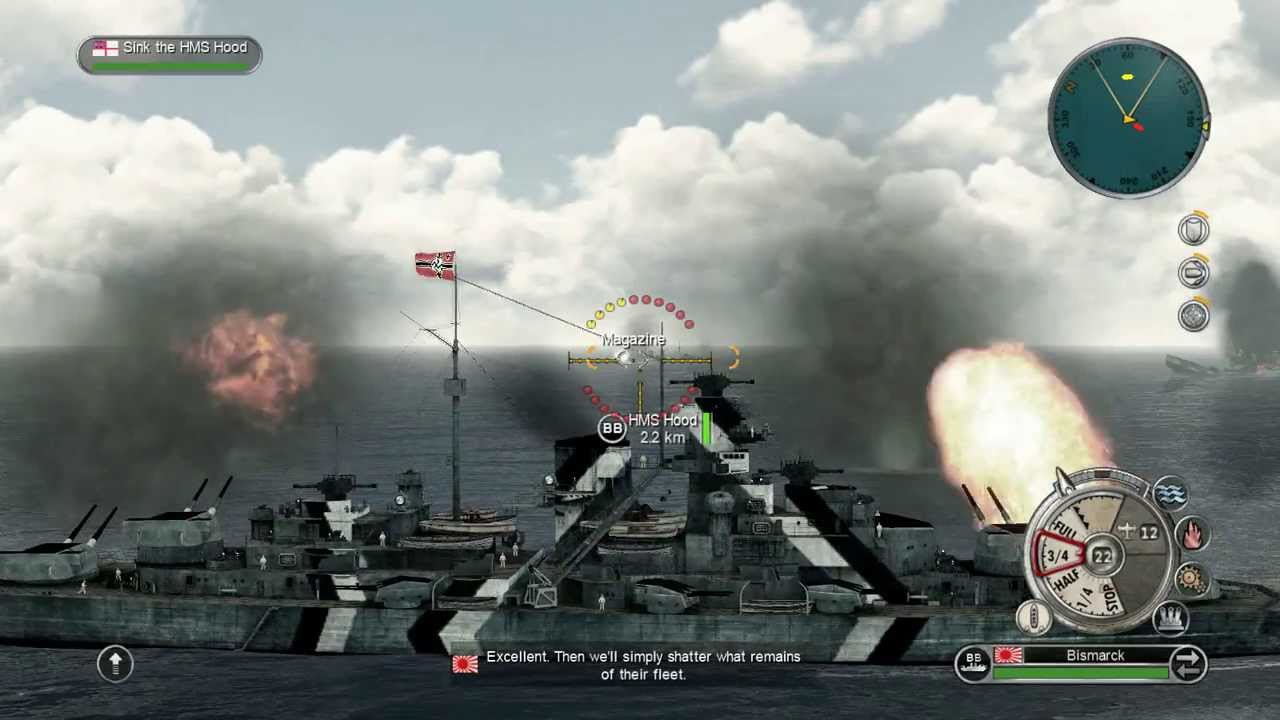The image size is (1280, 720).
Task: Select the 3/4 speed segment
Action: point(1058,555)
